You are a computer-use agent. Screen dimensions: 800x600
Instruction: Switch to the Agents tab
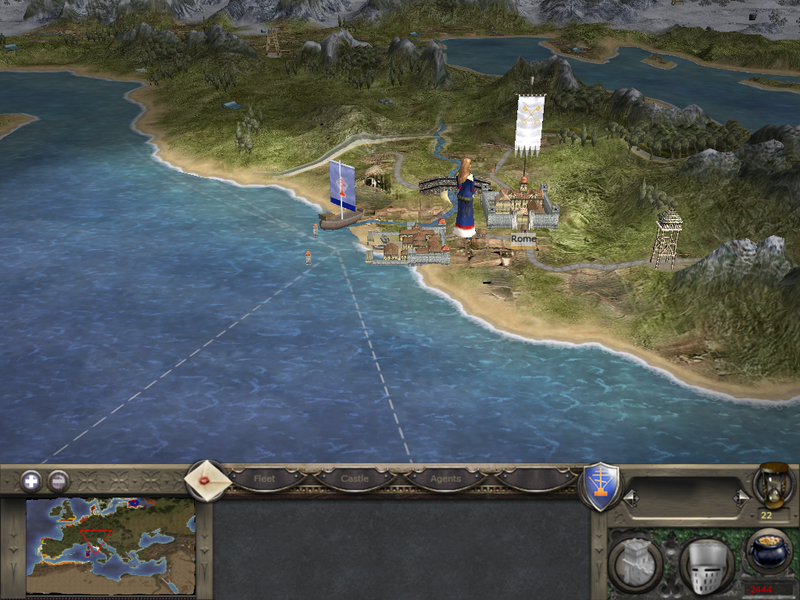click(x=445, y=479)
